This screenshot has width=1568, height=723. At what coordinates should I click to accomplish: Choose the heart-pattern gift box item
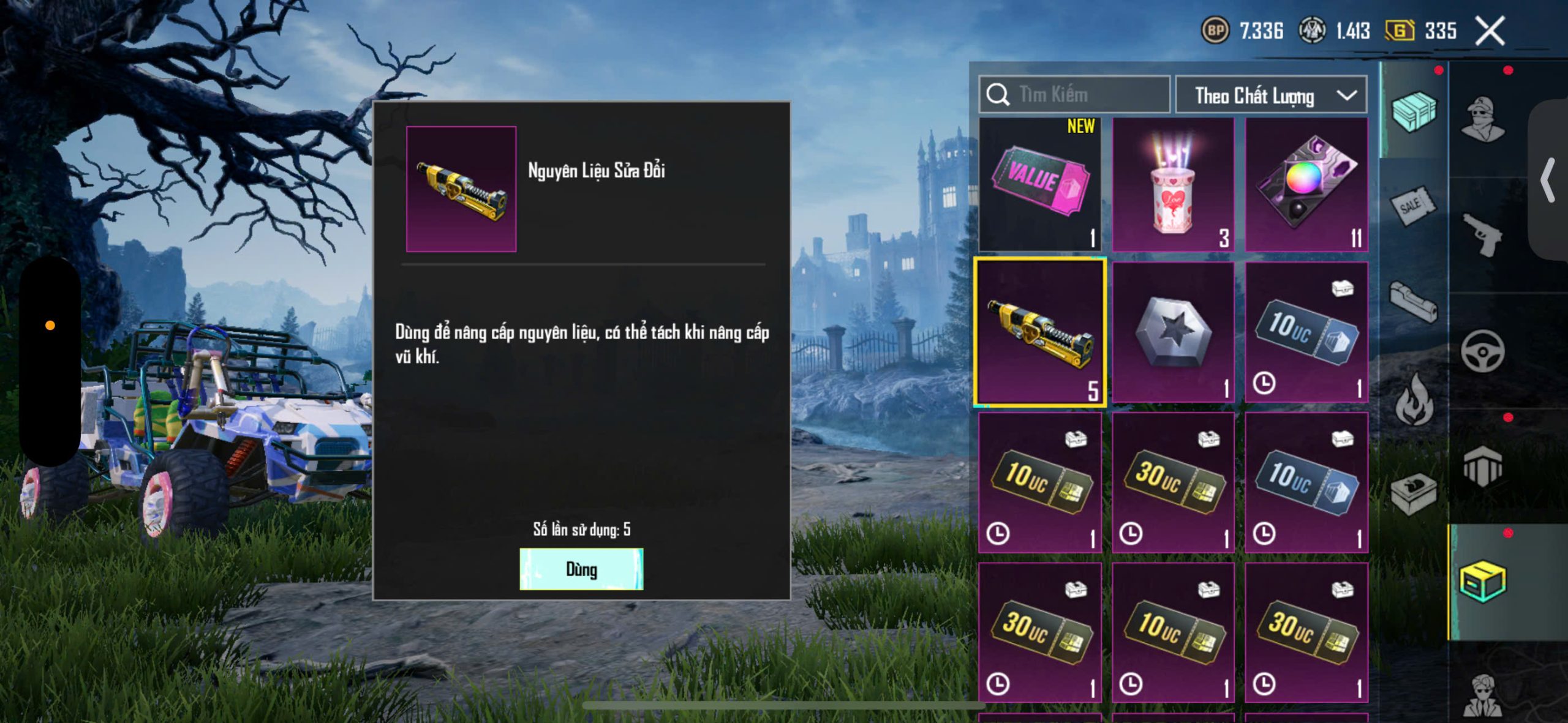tap(1172, 184)
